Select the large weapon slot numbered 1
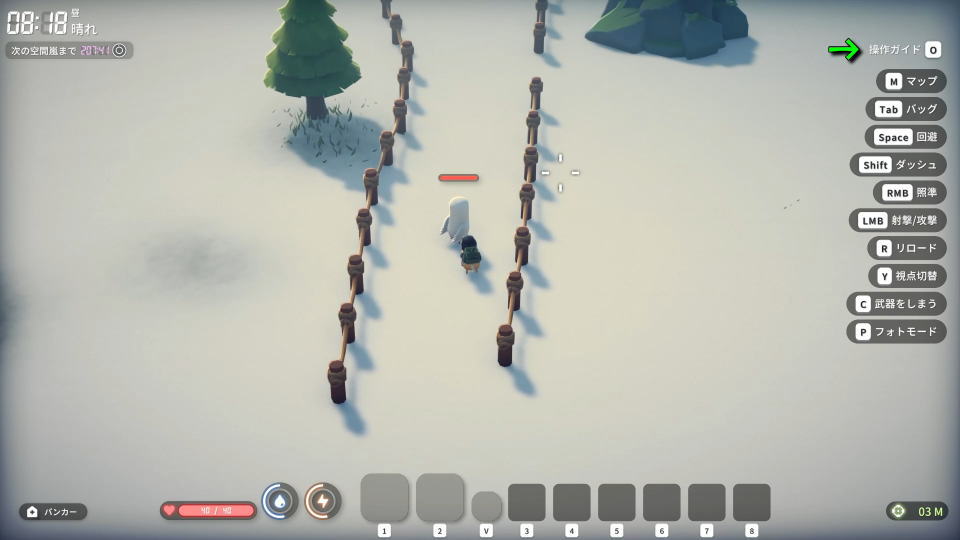Image resolution: width=960 pixels, height=540 pixels. 384,497
